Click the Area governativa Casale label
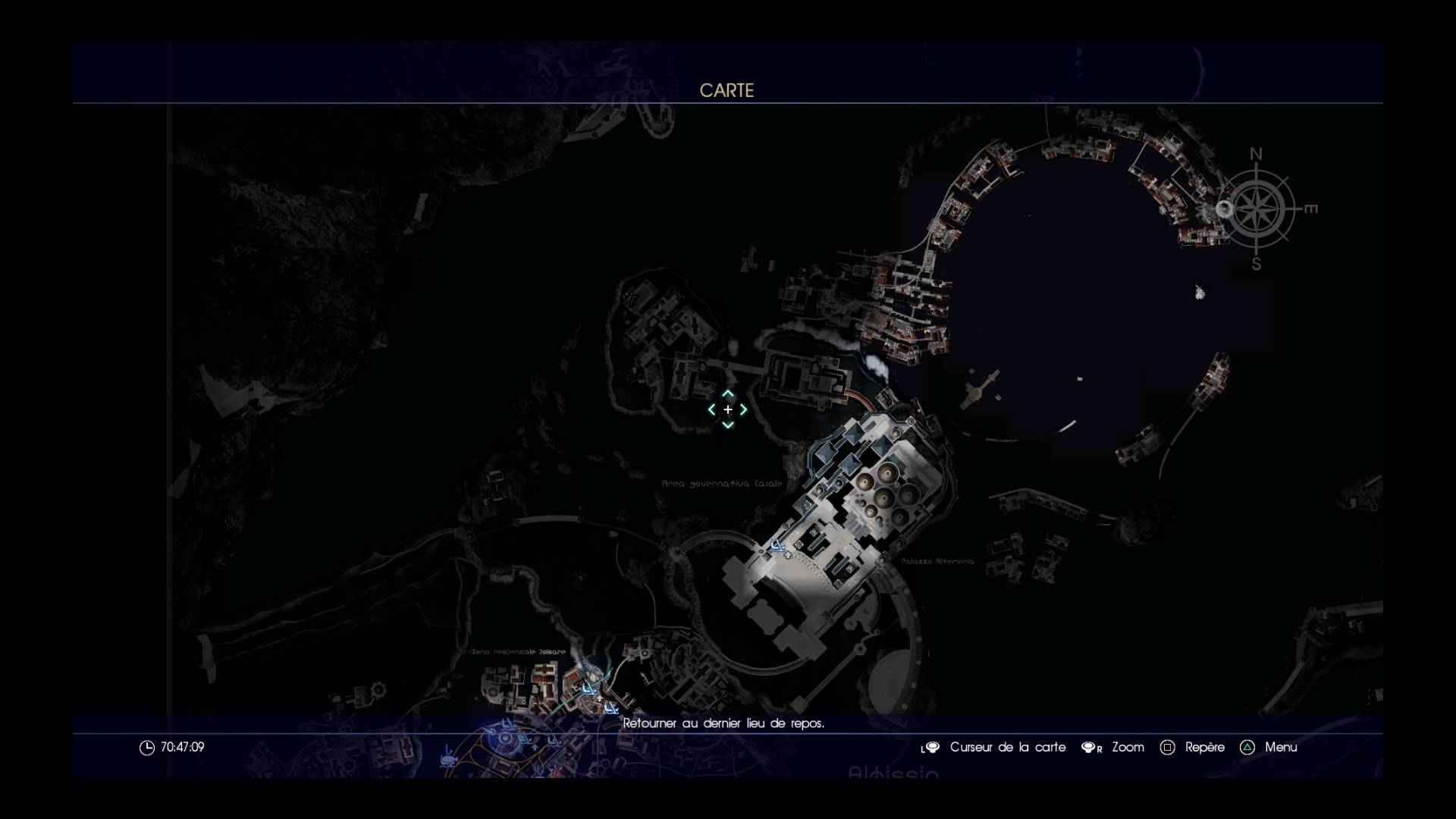This screenshot has width=1456, height=819. [x=722, y=483]
